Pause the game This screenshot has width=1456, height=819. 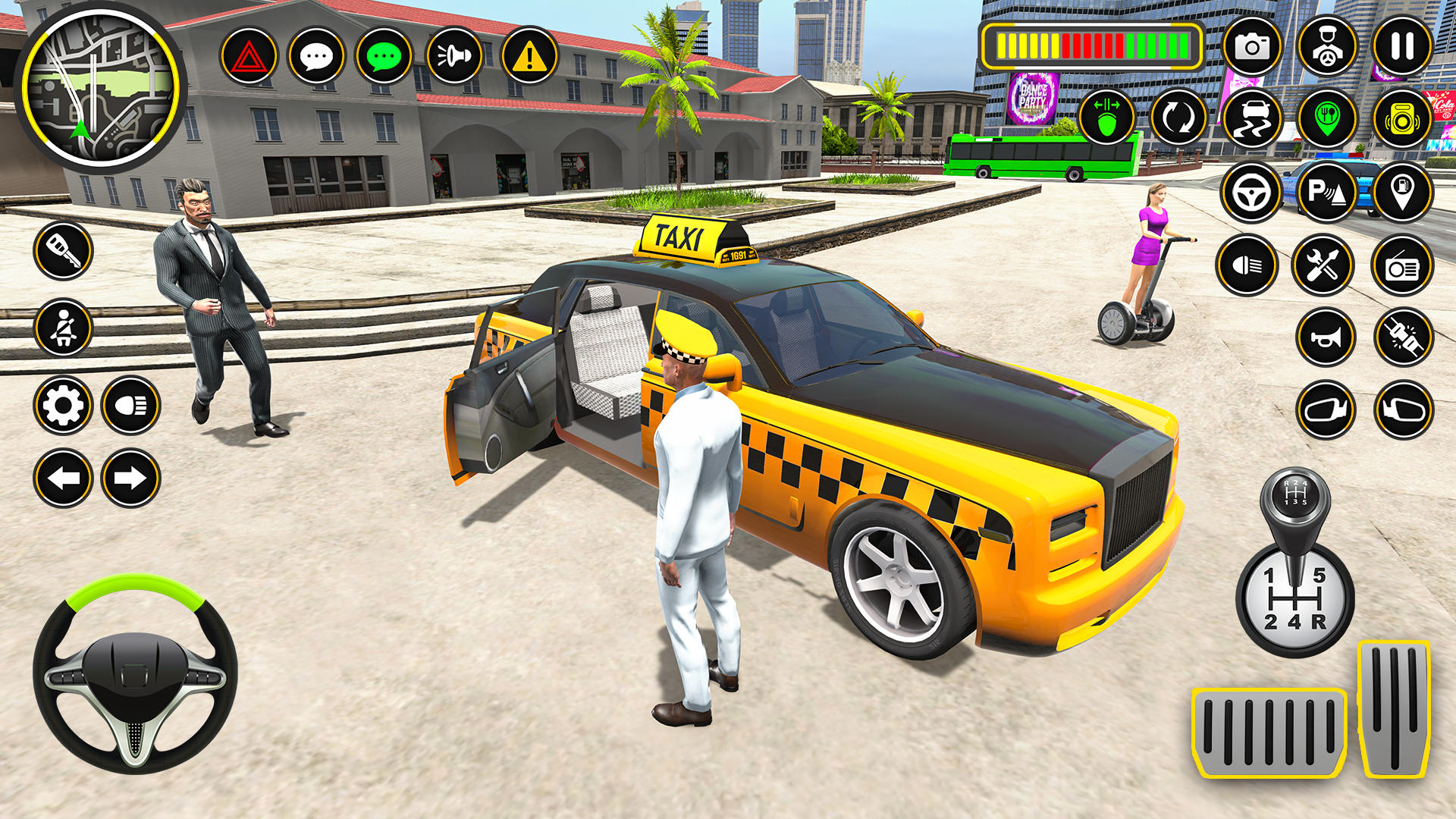tap(1404, 47)
